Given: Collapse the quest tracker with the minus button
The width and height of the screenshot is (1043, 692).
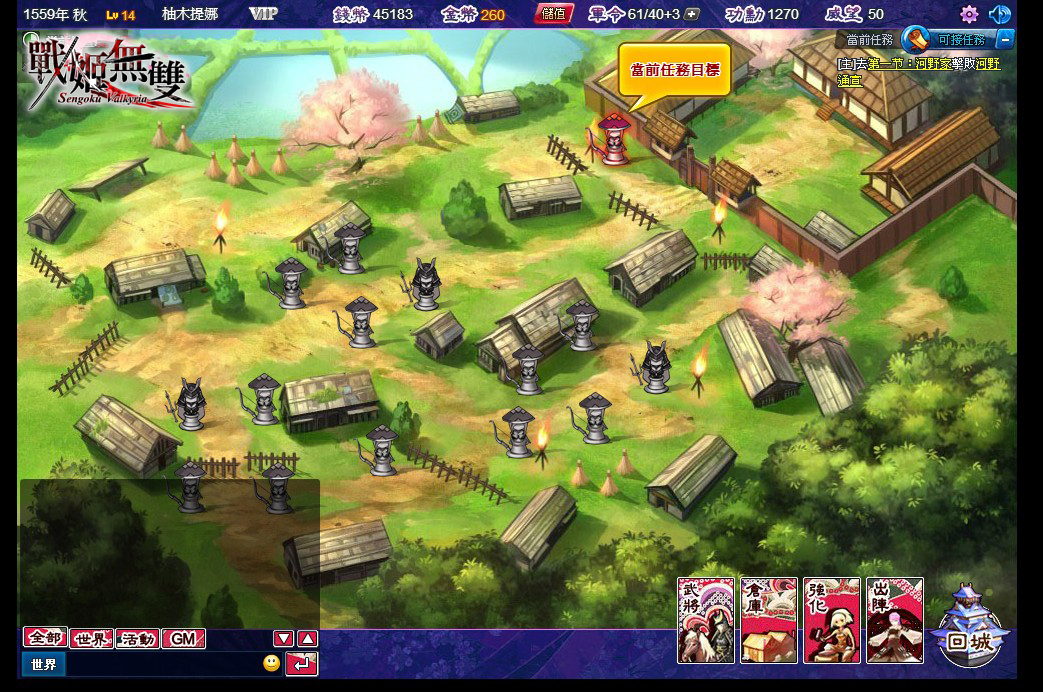Looking at the screenshot, I should point(1005,40).
